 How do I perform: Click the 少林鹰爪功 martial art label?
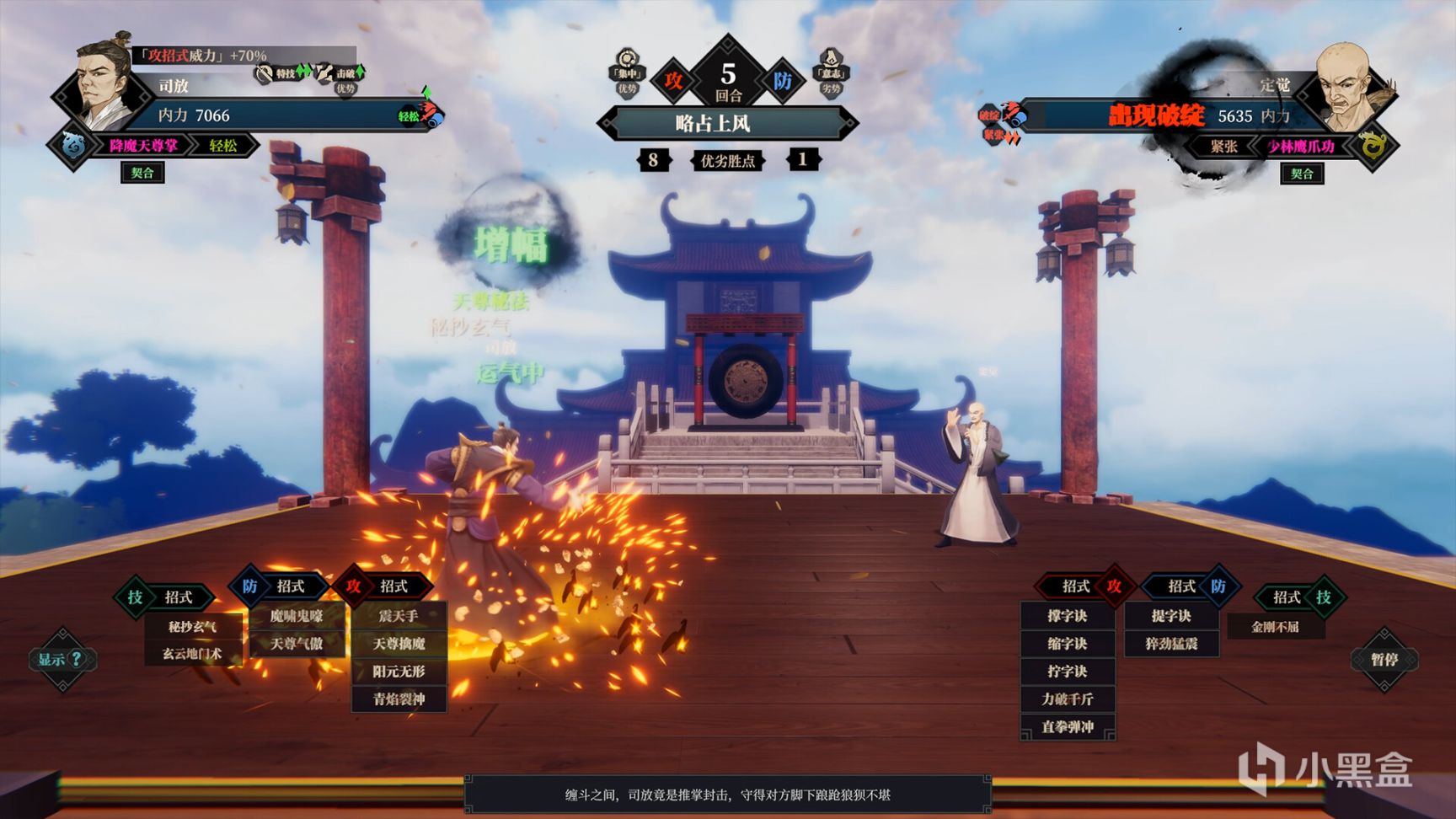pos(1301,147)
